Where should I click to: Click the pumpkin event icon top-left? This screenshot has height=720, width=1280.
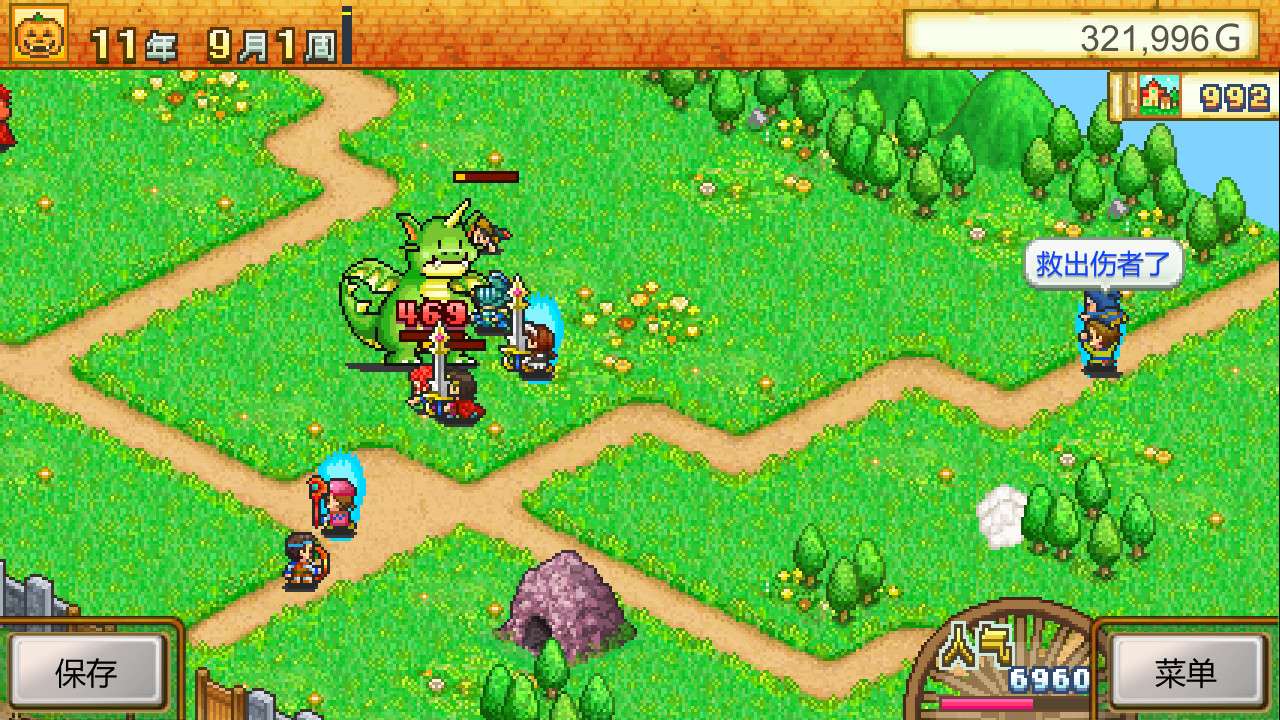[x=37, y=32]
